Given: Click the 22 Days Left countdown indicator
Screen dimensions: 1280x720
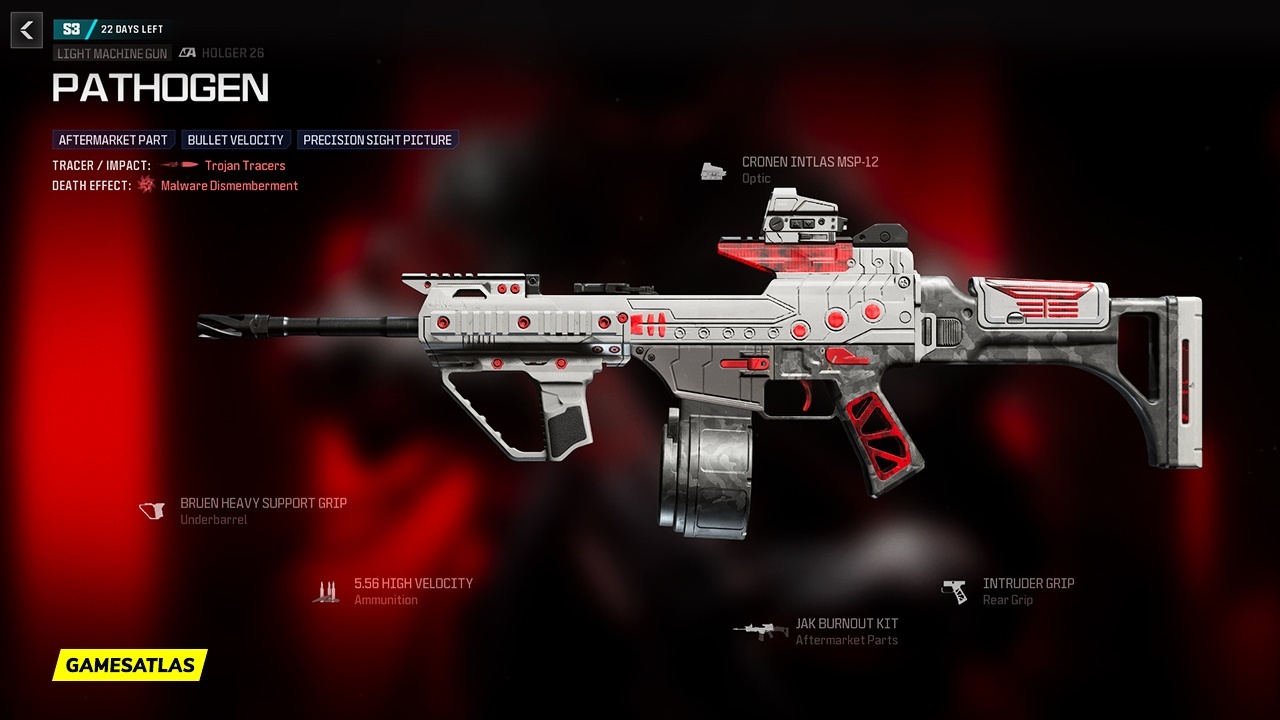Looking at the screenshot, I should (x=131, y=29).
